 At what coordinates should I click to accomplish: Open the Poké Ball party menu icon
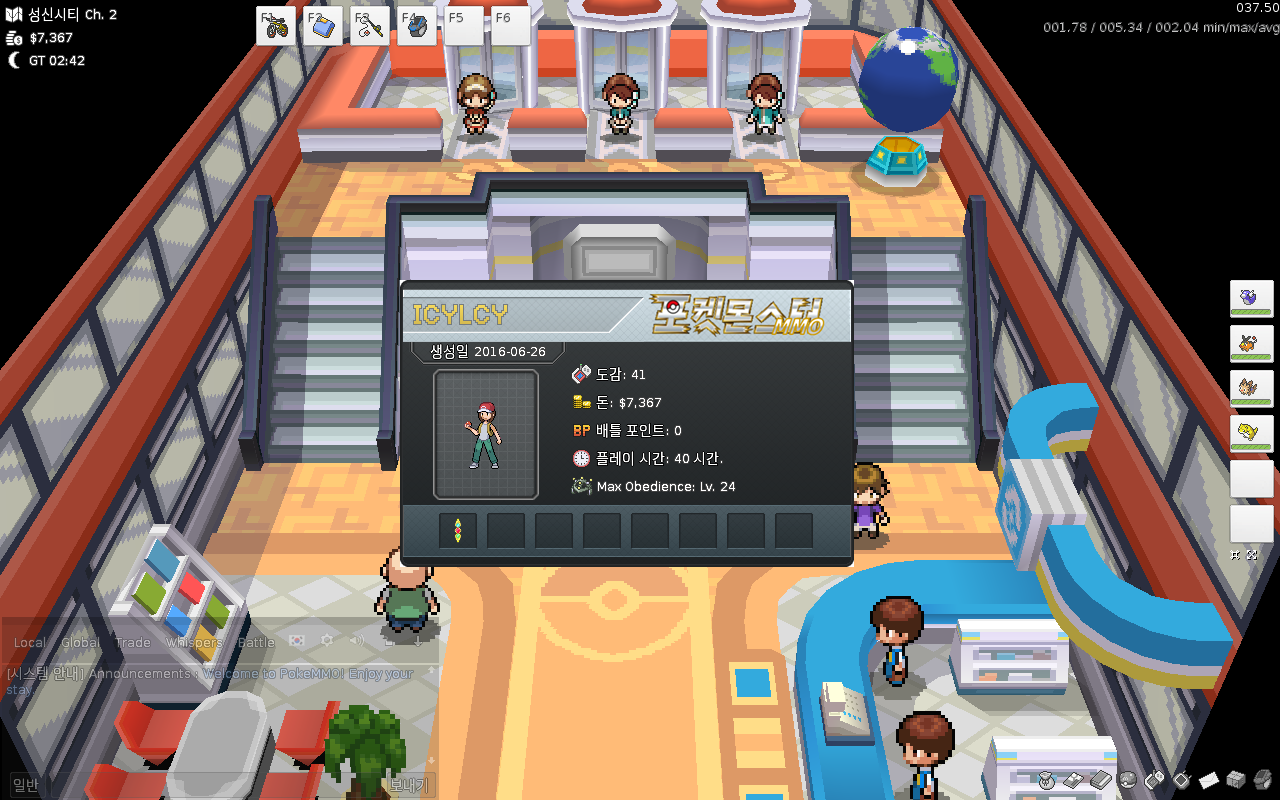pos(1127,779)
